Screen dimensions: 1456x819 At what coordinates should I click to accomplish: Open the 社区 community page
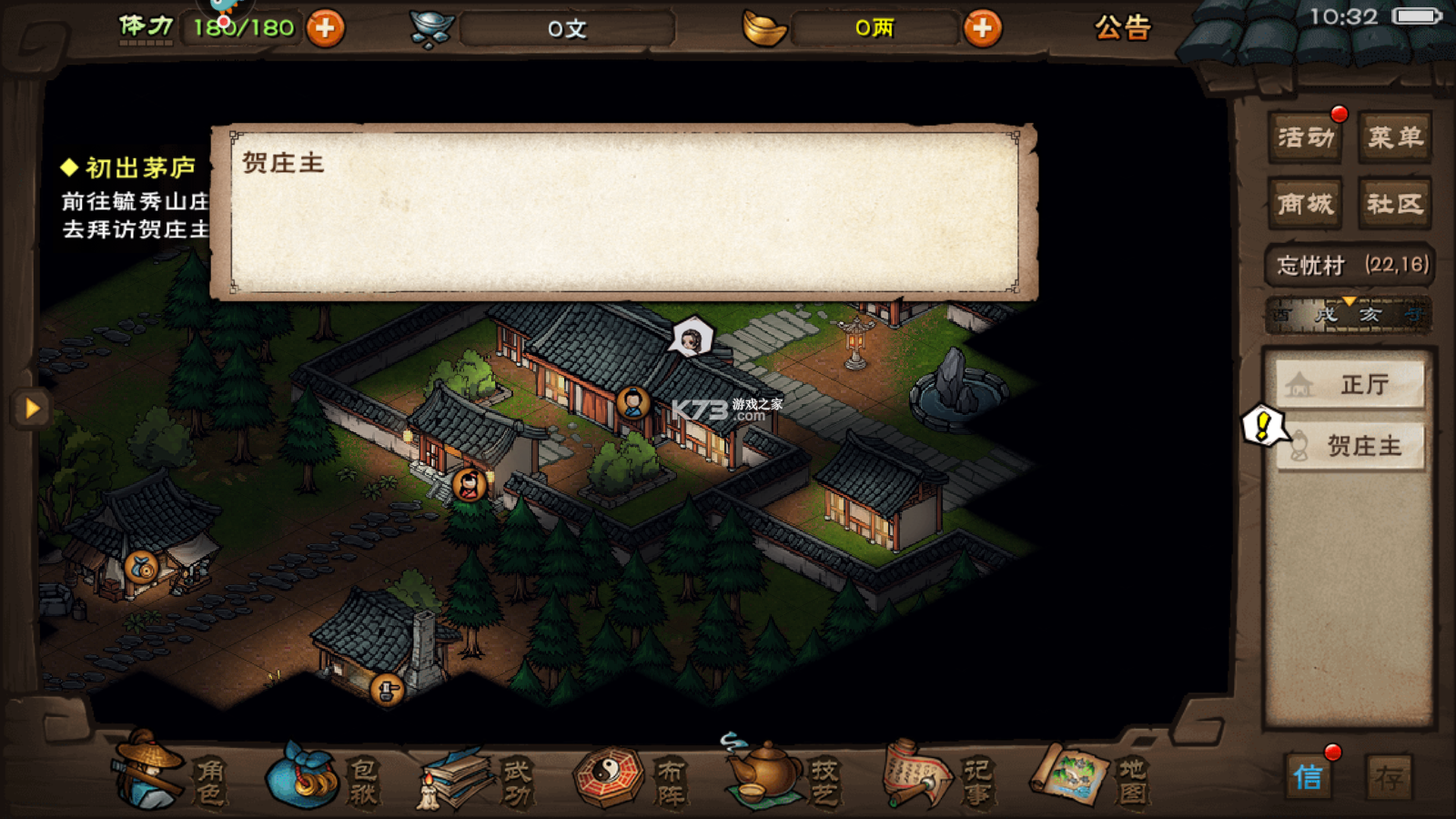[1394, 203]
